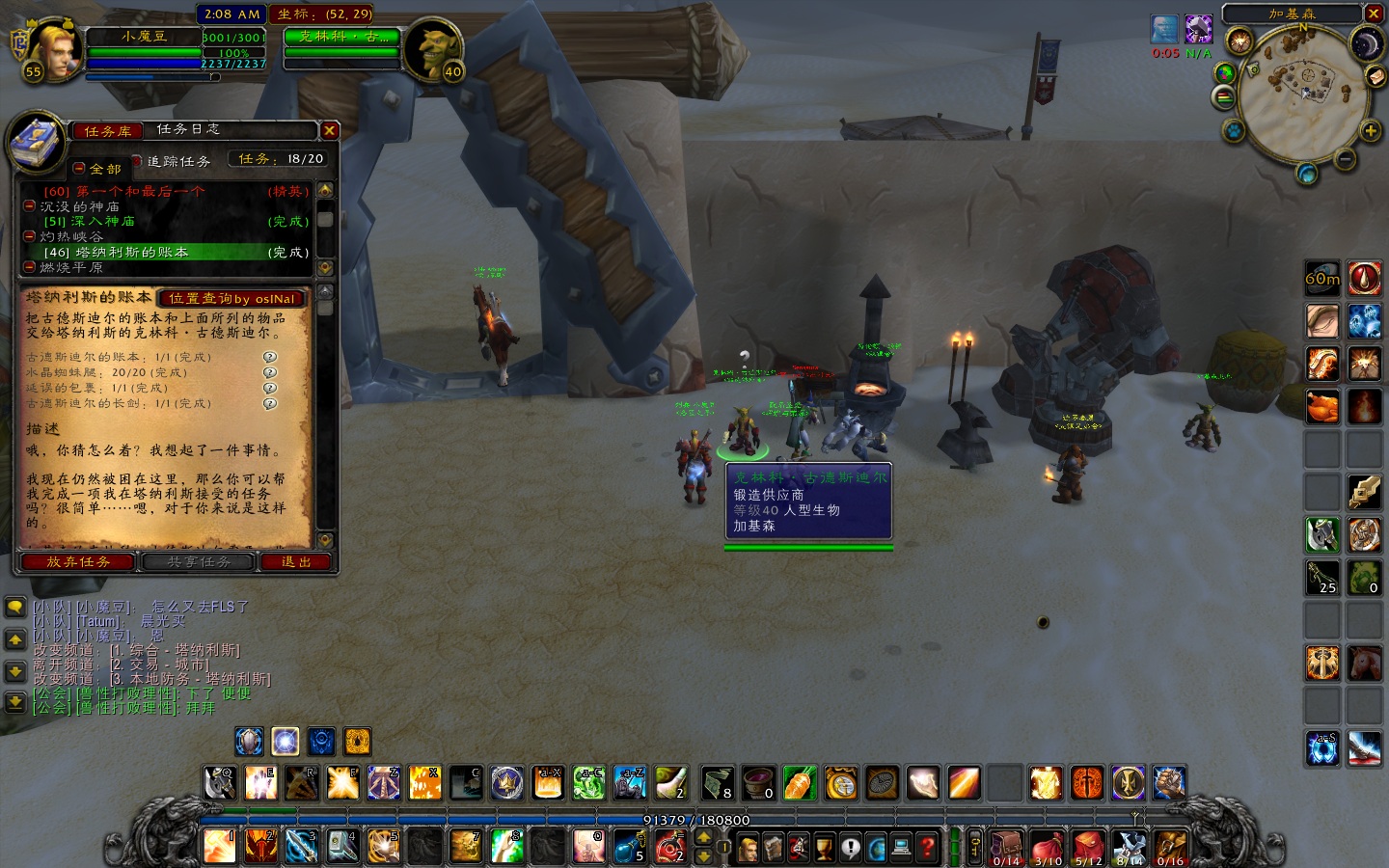Click the paw print tracking button
The height and width of the screenshot is (868, 1389).
[x=1234, y=130]
